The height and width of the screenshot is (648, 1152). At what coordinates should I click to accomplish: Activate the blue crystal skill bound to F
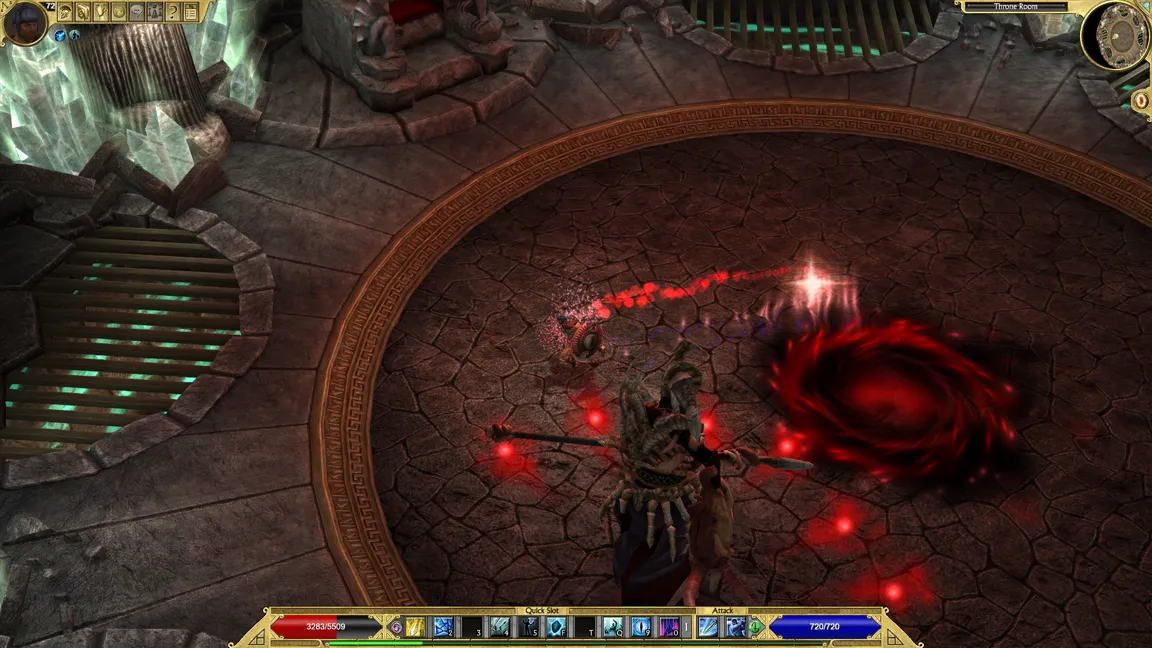[x=557, y=627]
